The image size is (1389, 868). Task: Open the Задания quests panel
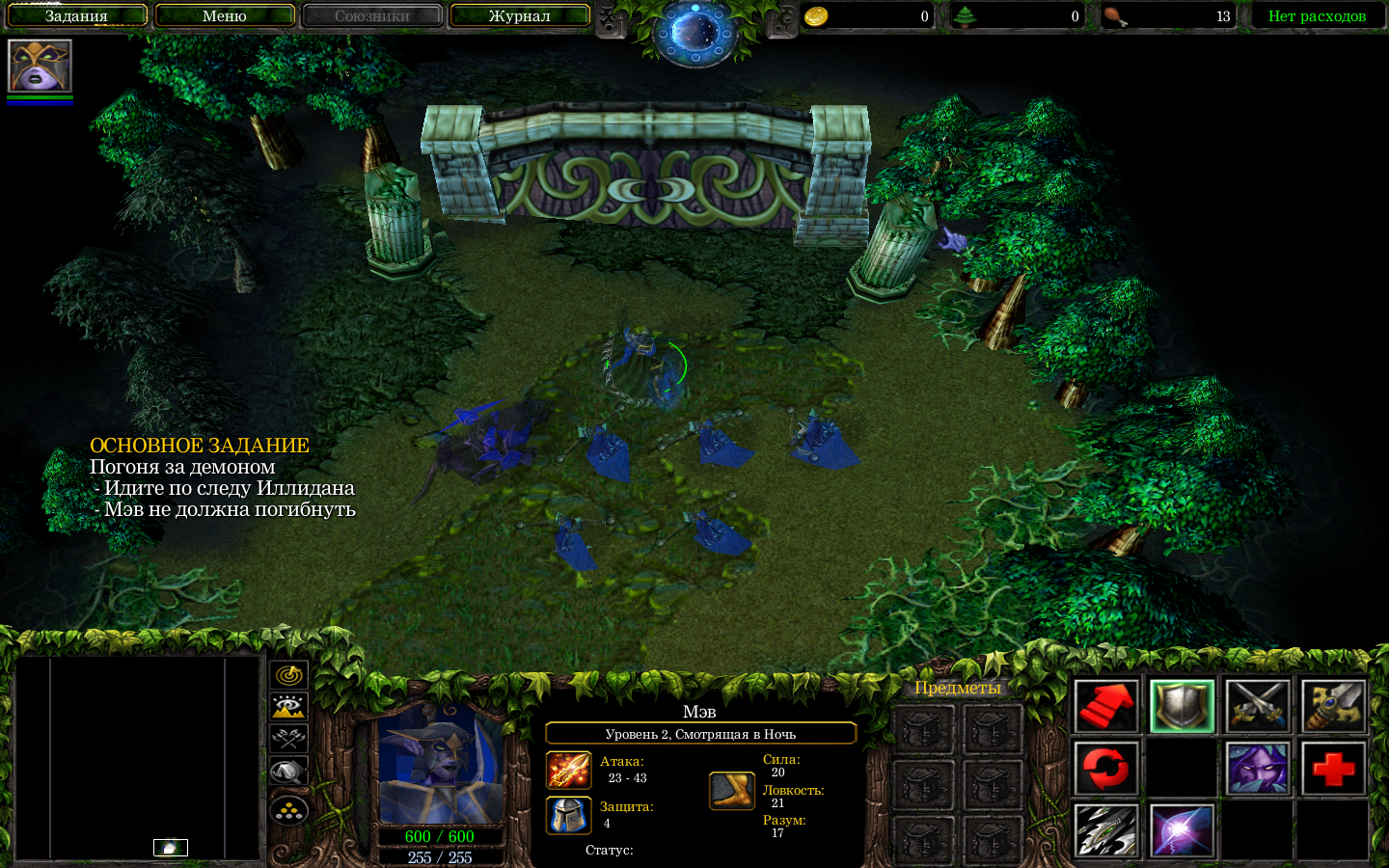(77, 15)
